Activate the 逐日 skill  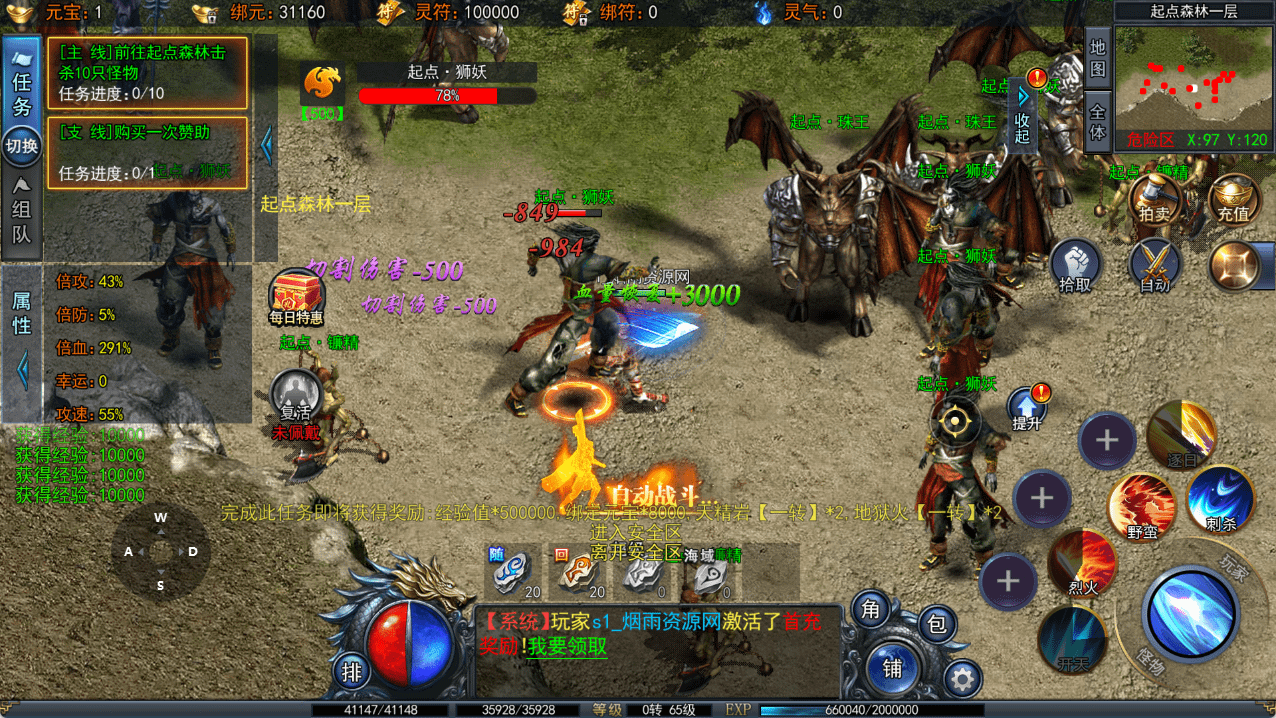tap(1181, 434)
